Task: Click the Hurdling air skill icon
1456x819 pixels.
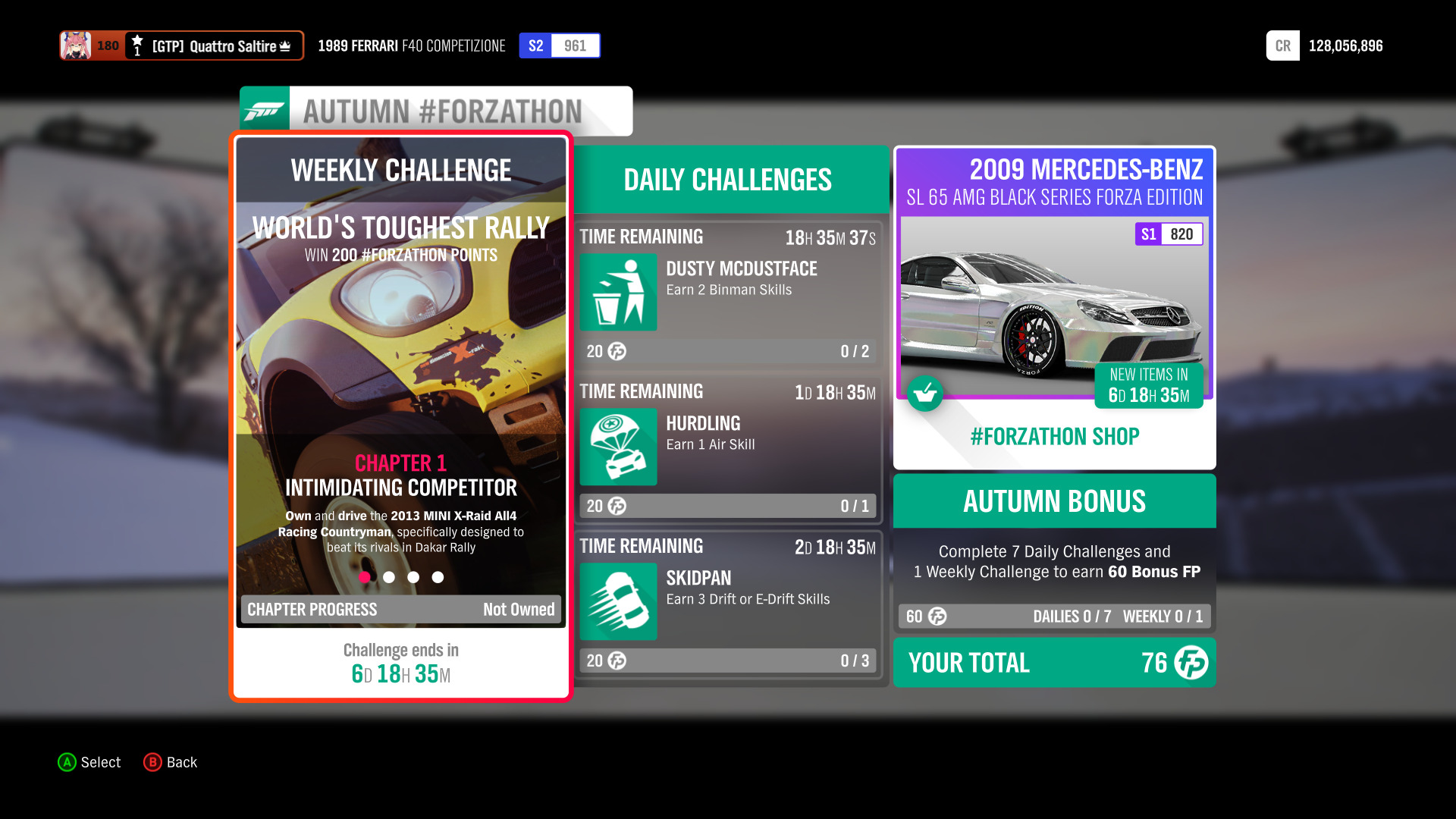Action: pyautogui.click(x=617, y=447)
